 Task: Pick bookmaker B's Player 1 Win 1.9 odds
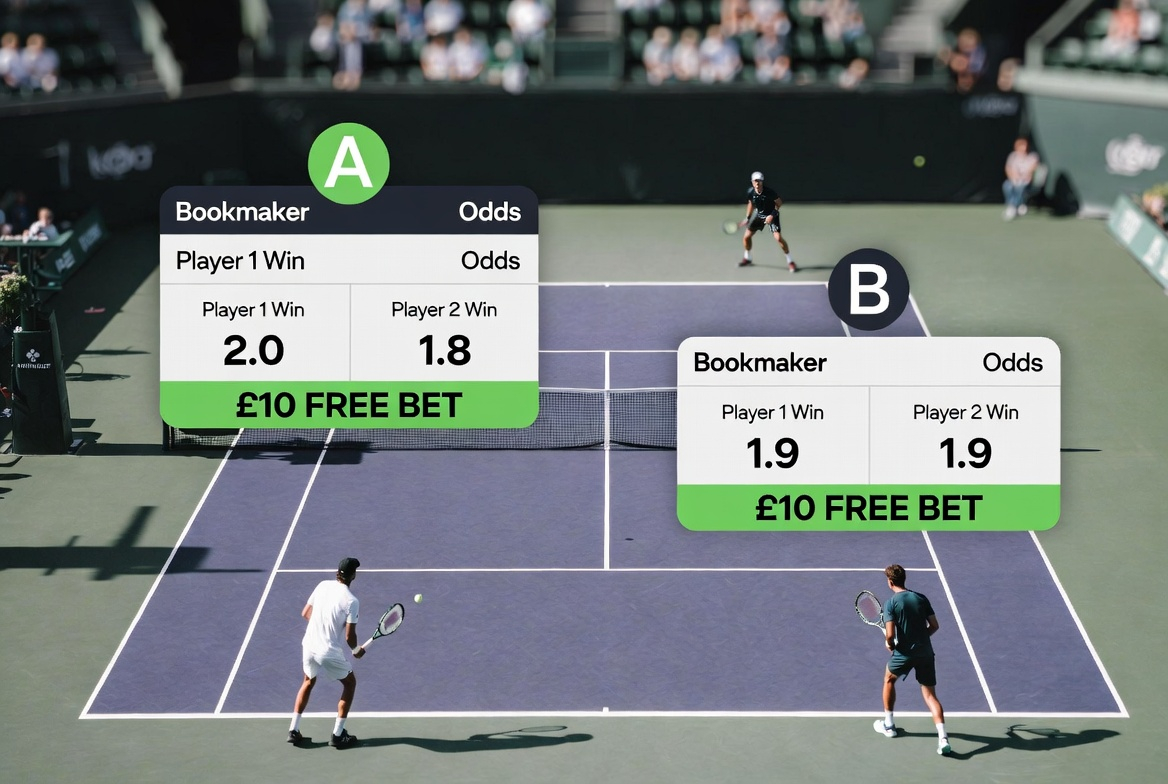(x=773, y=436)
